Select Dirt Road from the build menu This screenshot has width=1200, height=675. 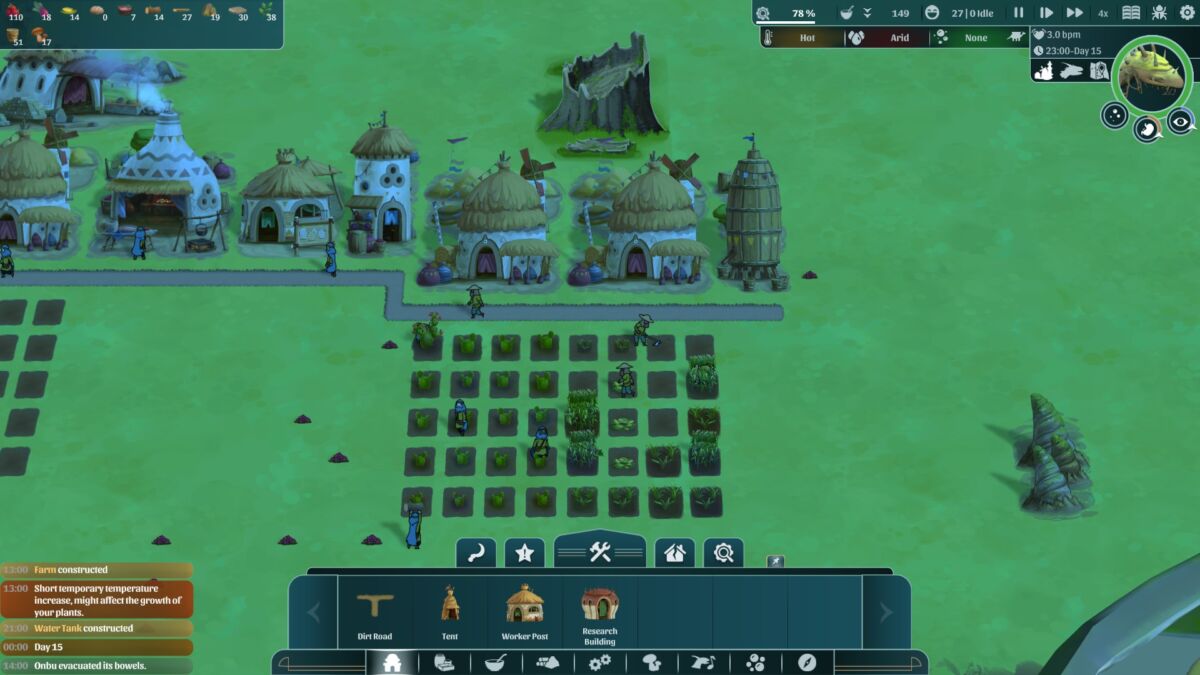coord(375,612)
